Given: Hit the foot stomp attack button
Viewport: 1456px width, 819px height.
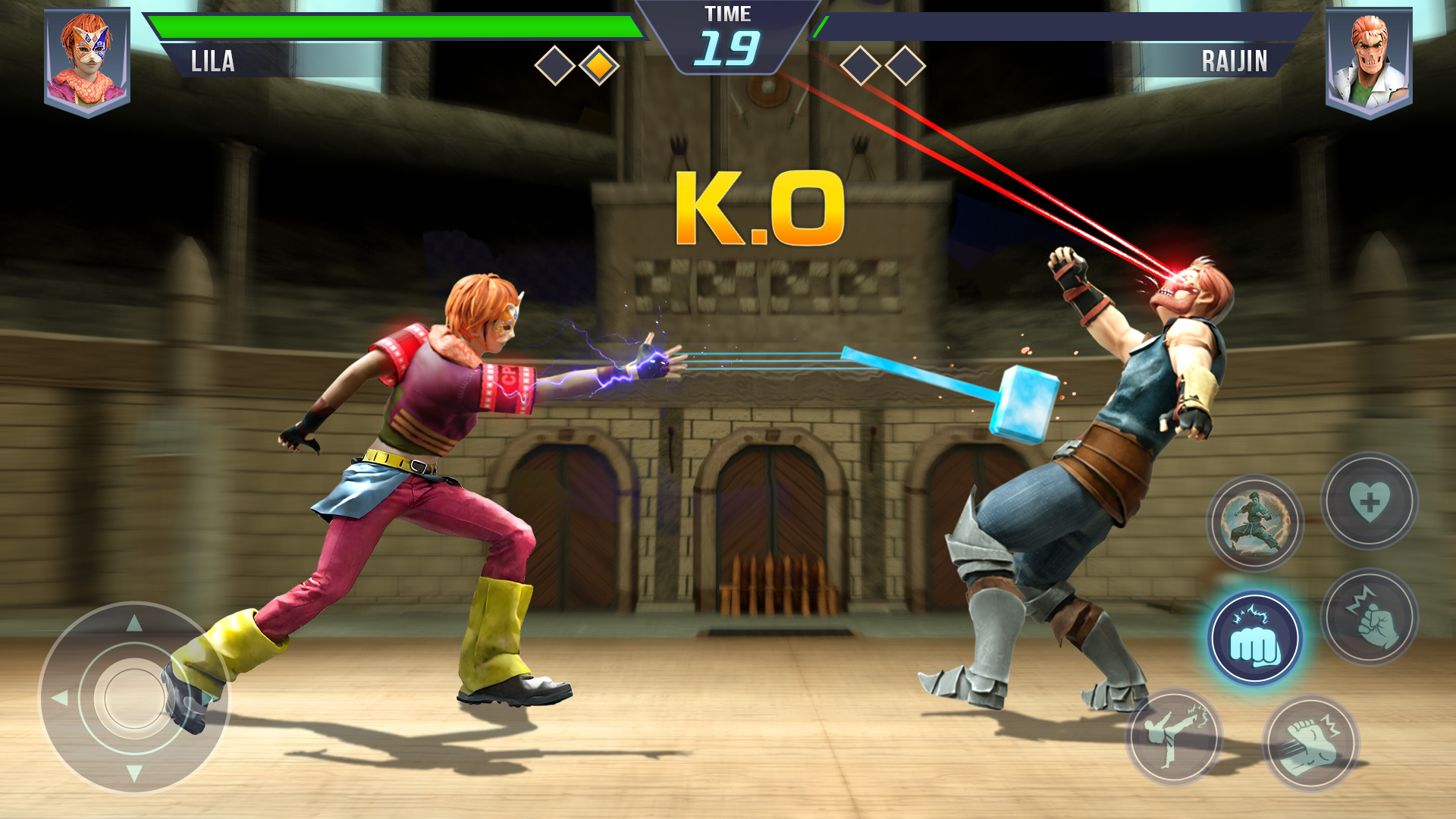Looking at the screenshot, I should (x=1310, y=742).
